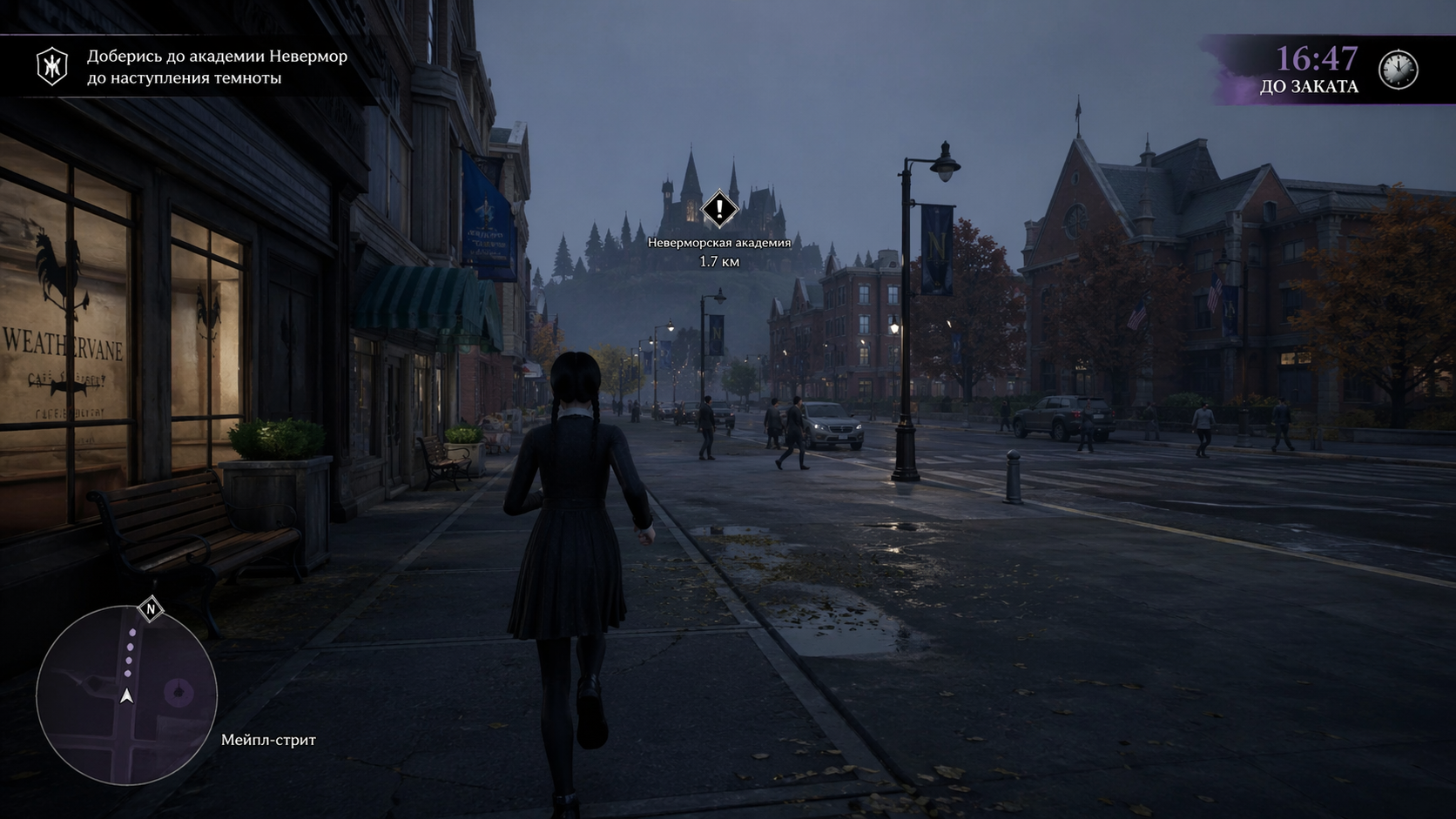Select the Nevermore Academy waypoint marker
The image size is (1456, 819).
[x=719, y=209]
